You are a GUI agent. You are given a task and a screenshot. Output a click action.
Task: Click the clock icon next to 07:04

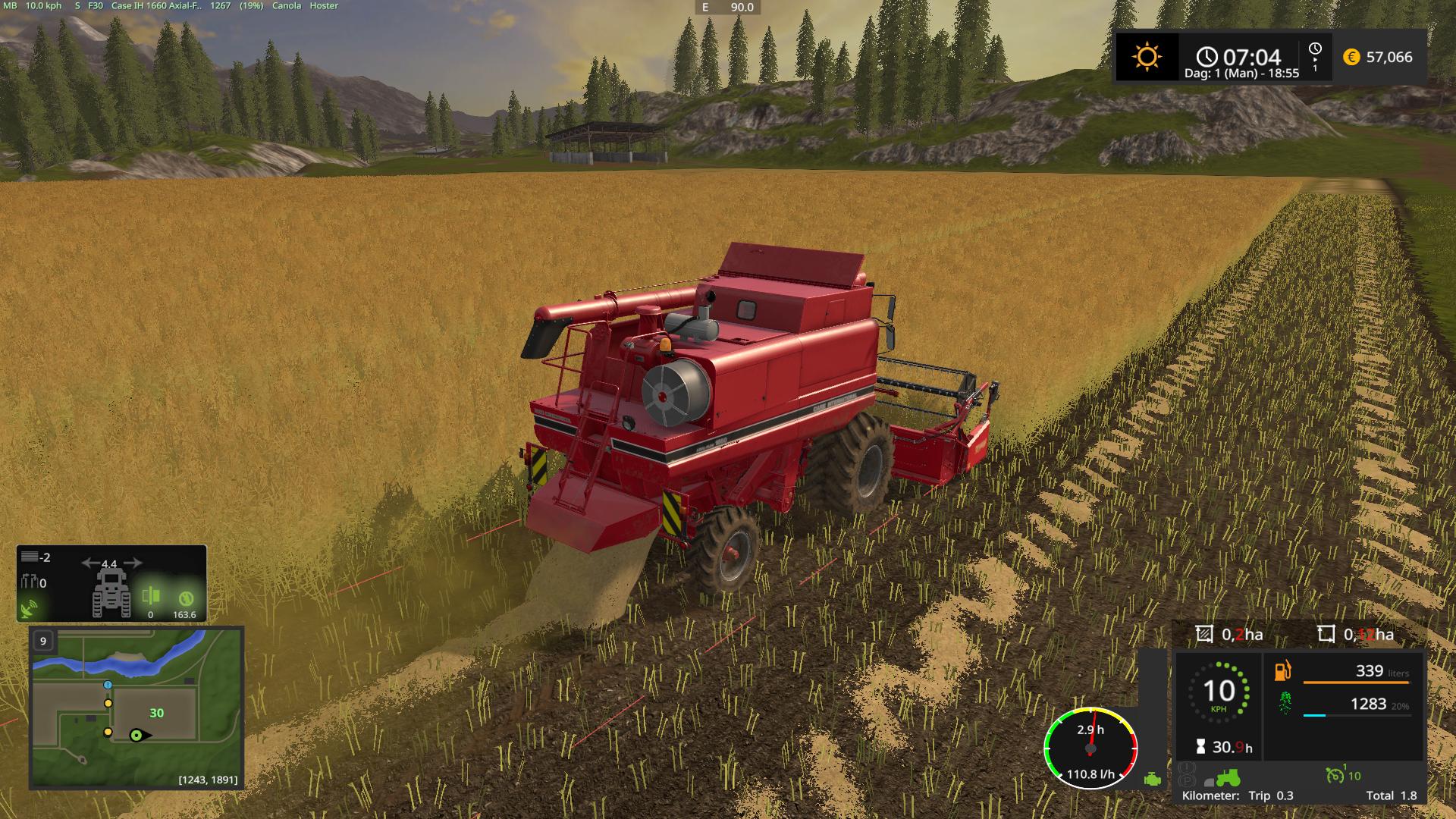(x=1206, y=55)
